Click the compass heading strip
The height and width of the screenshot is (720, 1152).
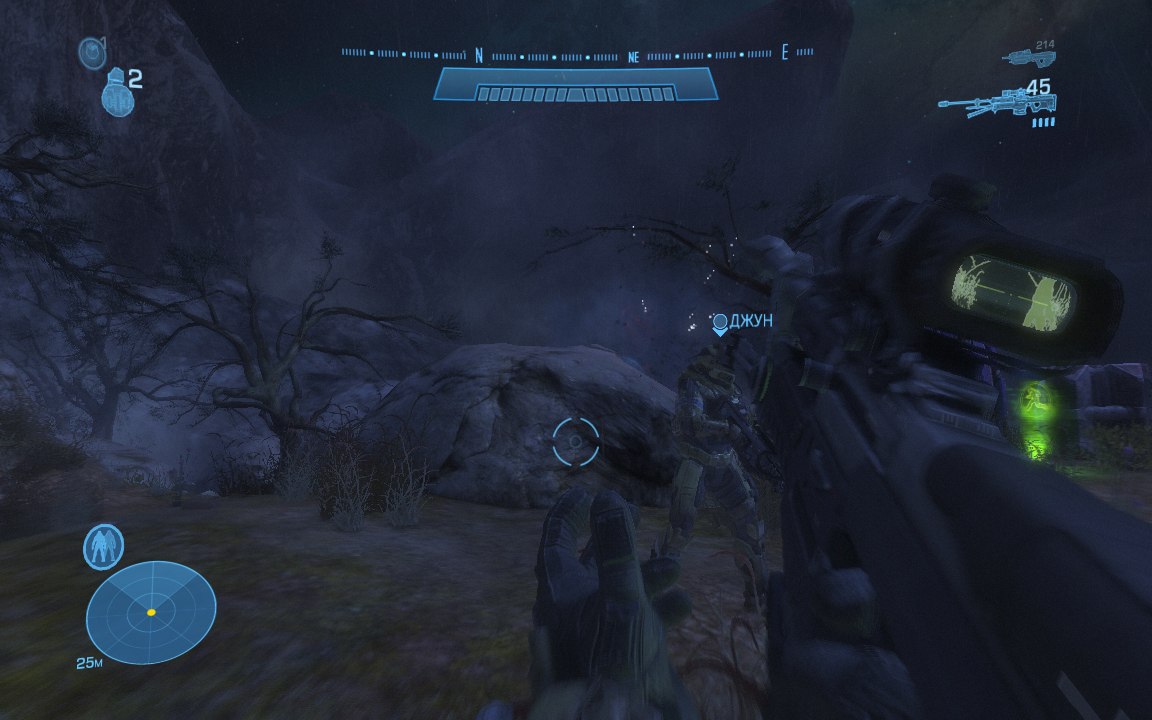tap(577, 54)
